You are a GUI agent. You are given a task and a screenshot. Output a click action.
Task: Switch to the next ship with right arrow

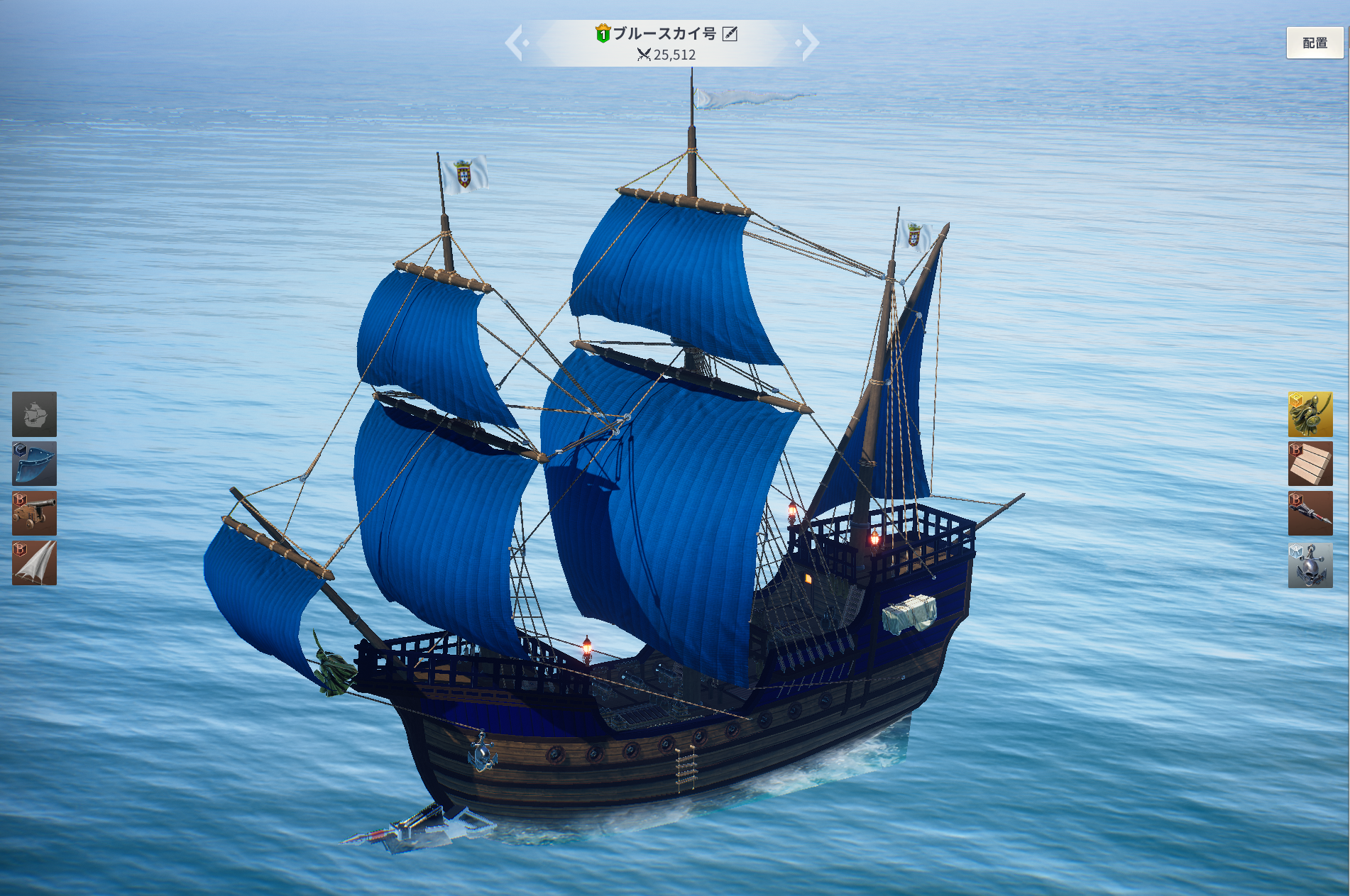tap(809, 43)
